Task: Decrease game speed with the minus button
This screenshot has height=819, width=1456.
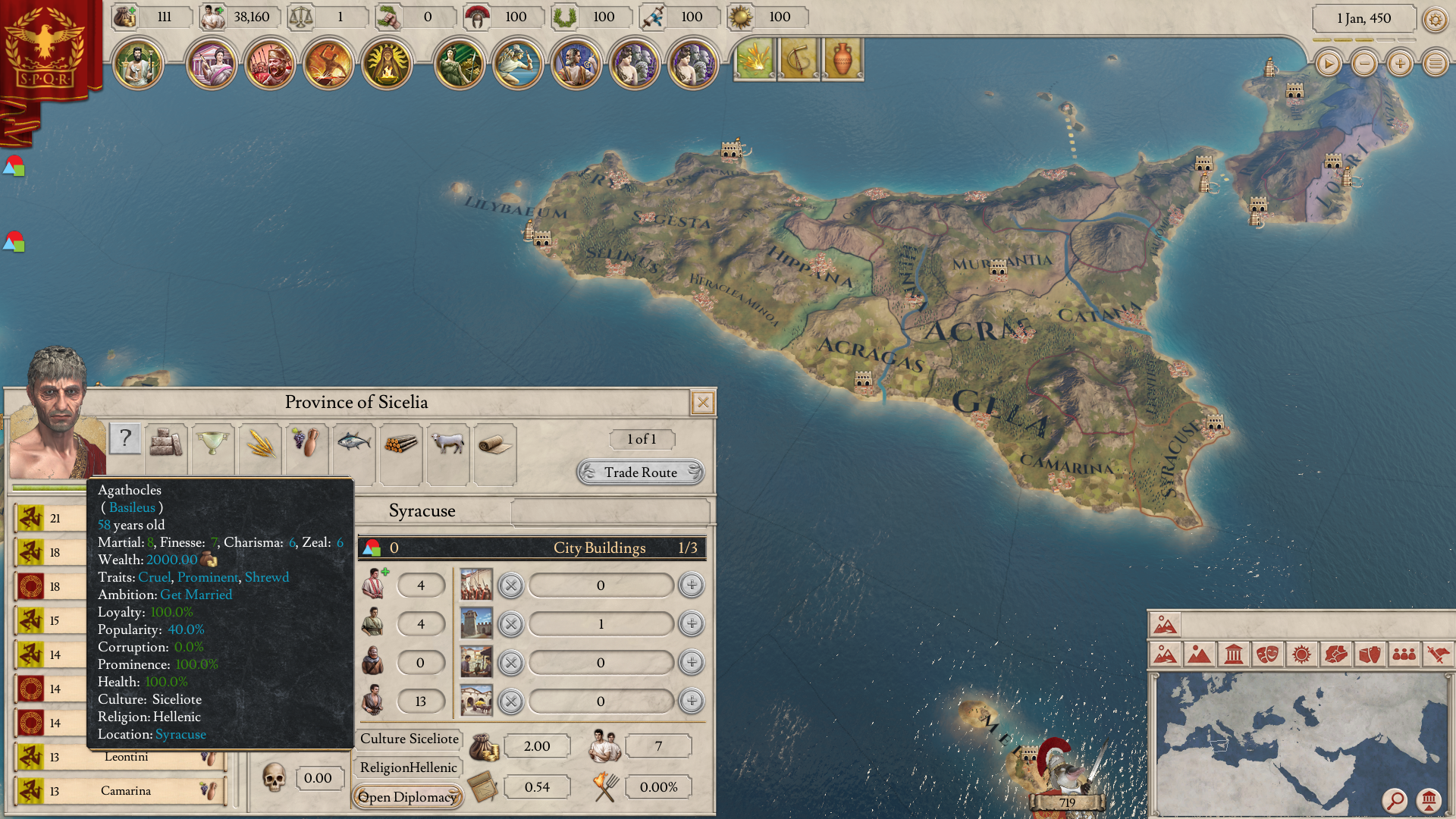Action: (1364, 64)
